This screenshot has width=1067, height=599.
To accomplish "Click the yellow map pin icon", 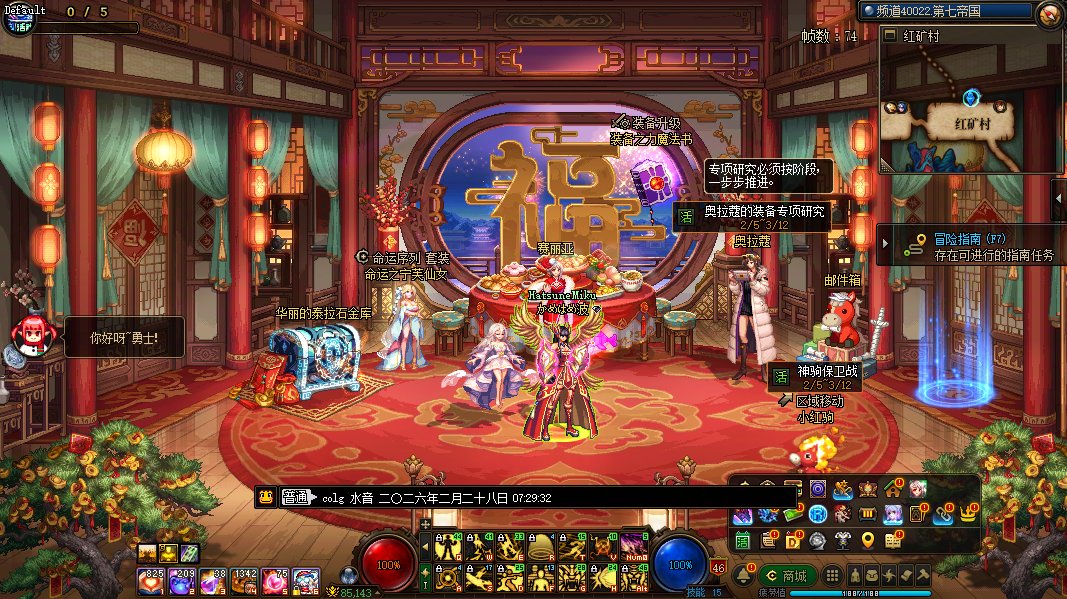I will point(868,540).
